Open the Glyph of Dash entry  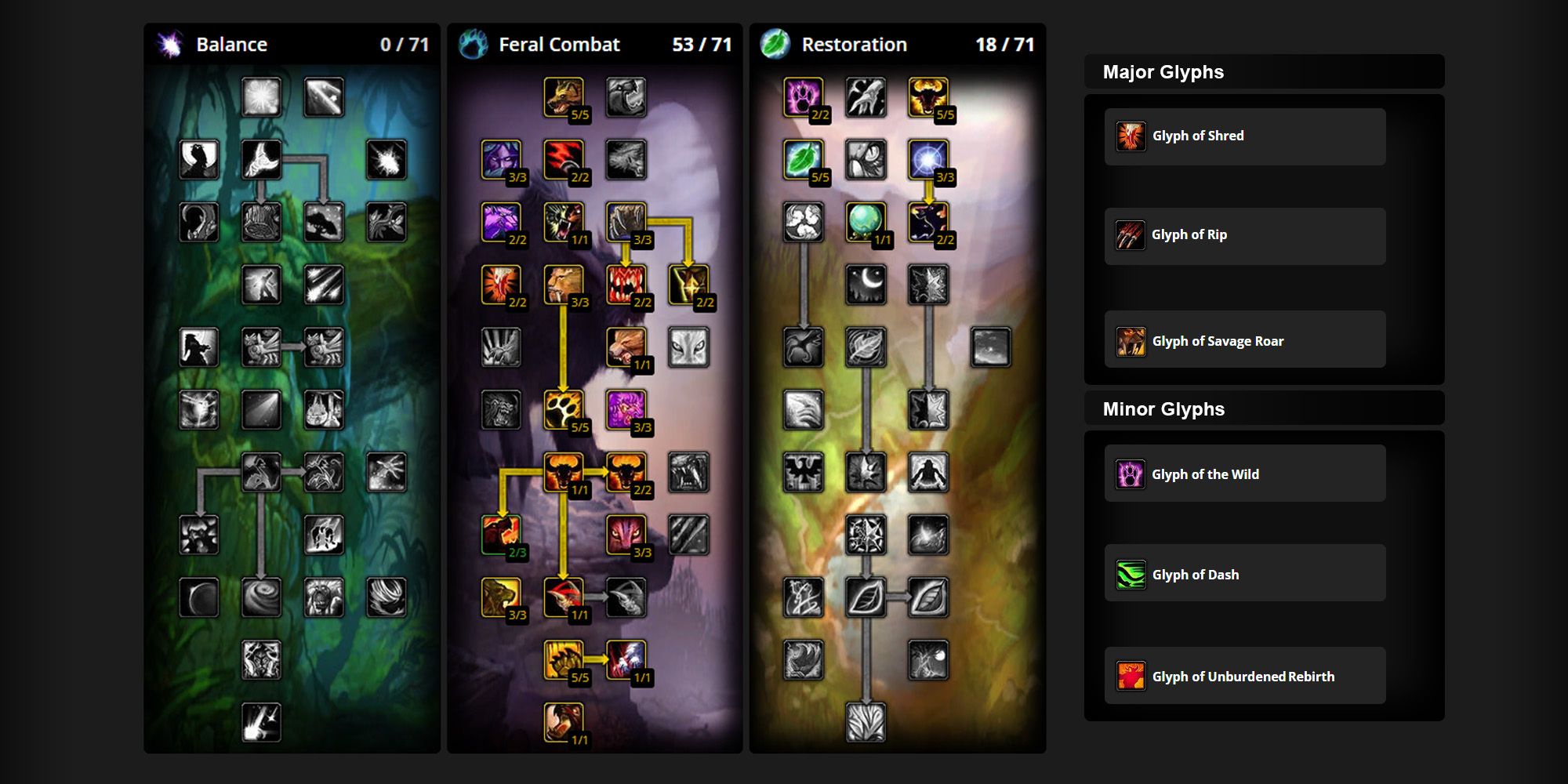pyautogui.click(x=1244, y=573)
